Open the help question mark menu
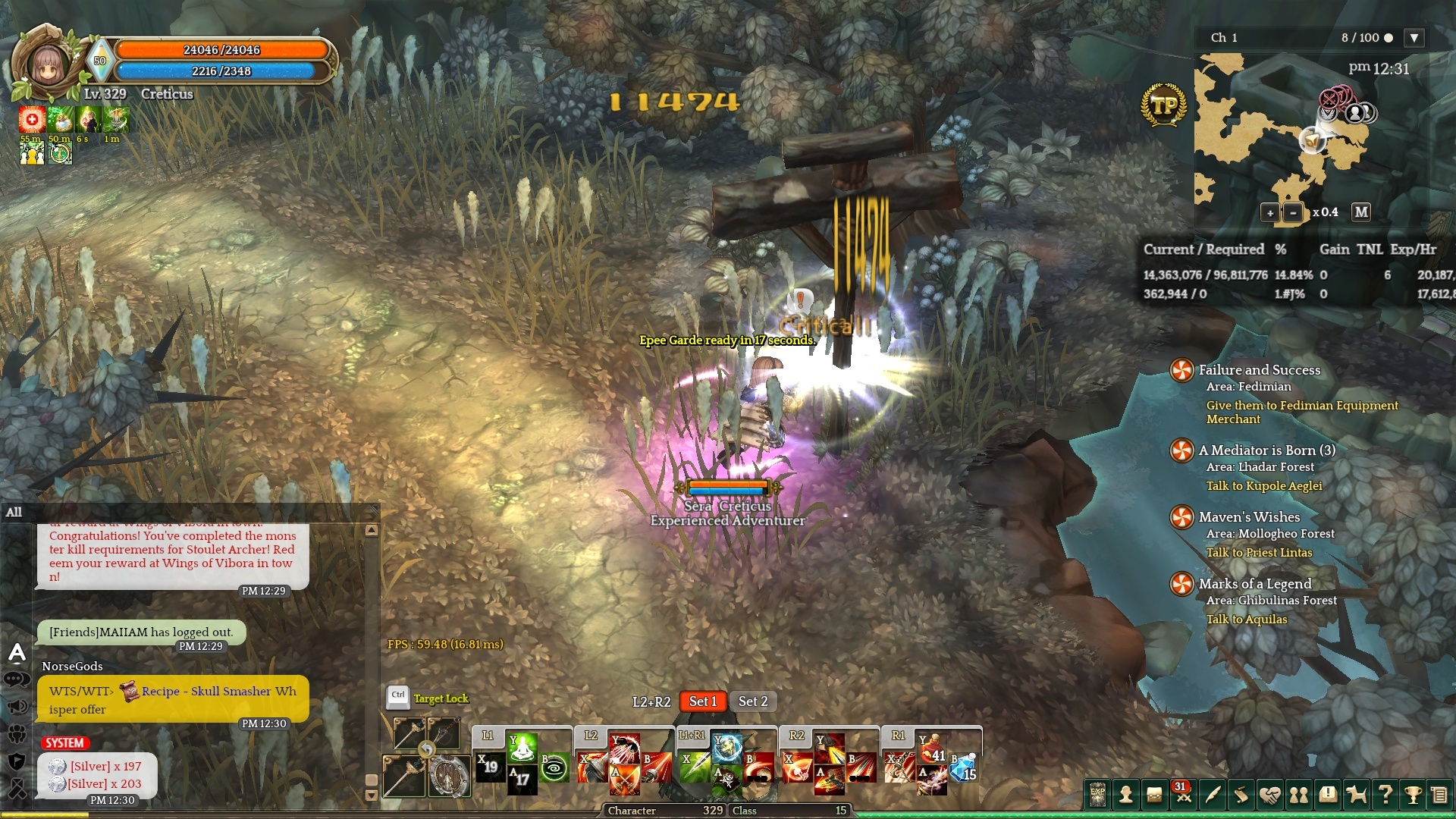Screen dimensions: 1456x819 [1385, 795]
